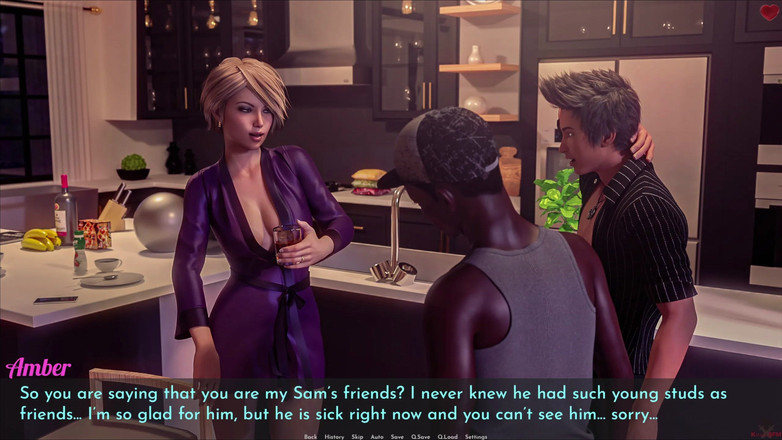Click the red heart icon
Viewport: 782px width, 440px height.
pos(768,13)
